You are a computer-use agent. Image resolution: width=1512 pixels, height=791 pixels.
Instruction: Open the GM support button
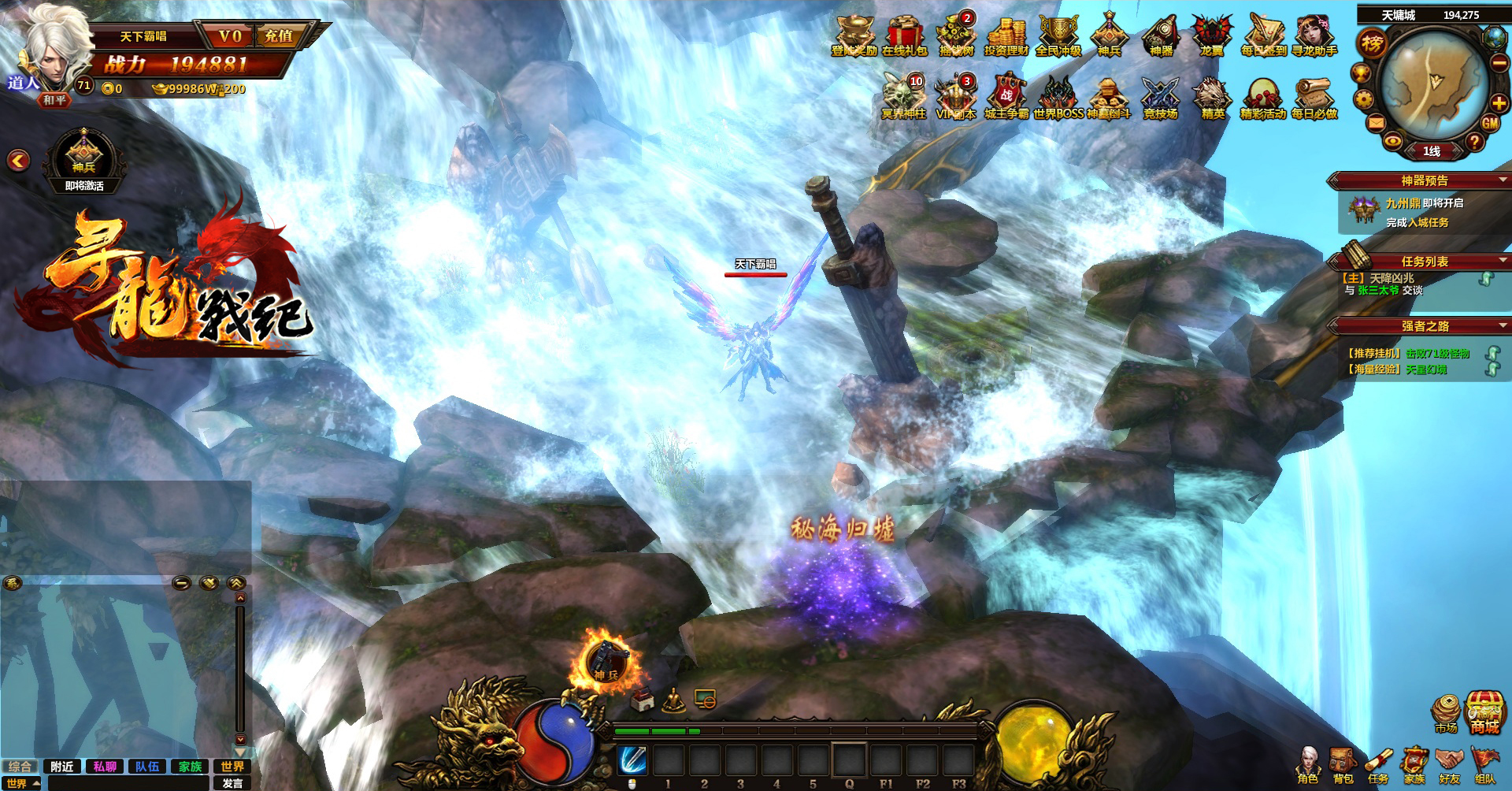pyautogui.click(x=1490, y=123)
